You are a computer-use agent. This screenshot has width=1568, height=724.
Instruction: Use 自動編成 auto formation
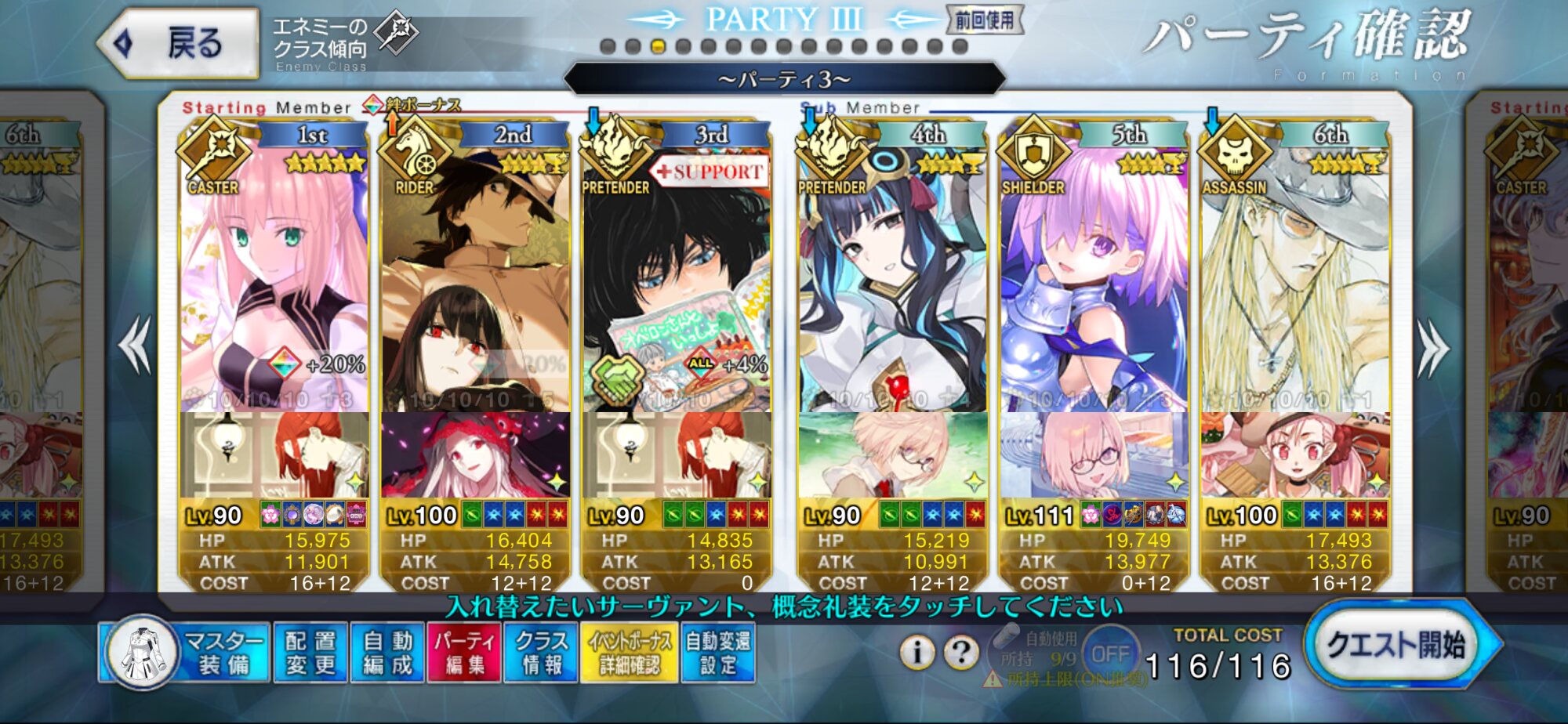point(387,653)
